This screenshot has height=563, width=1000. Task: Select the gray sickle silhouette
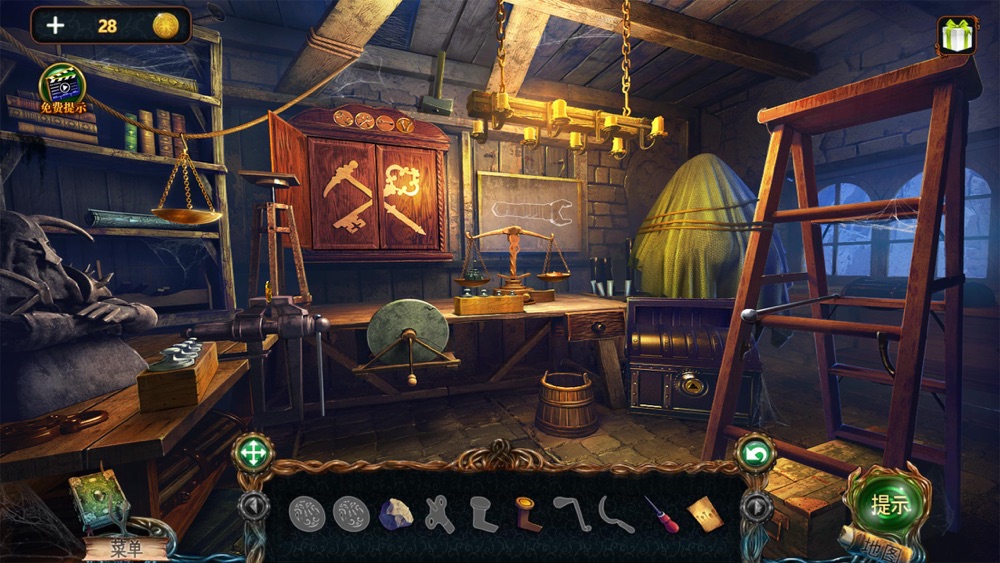point(616,514)
